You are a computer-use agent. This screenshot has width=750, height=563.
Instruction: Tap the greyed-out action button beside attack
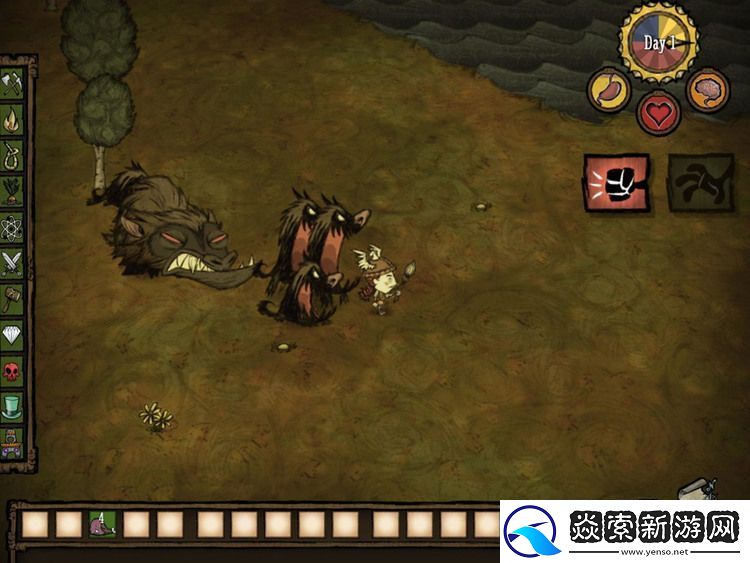699,183
